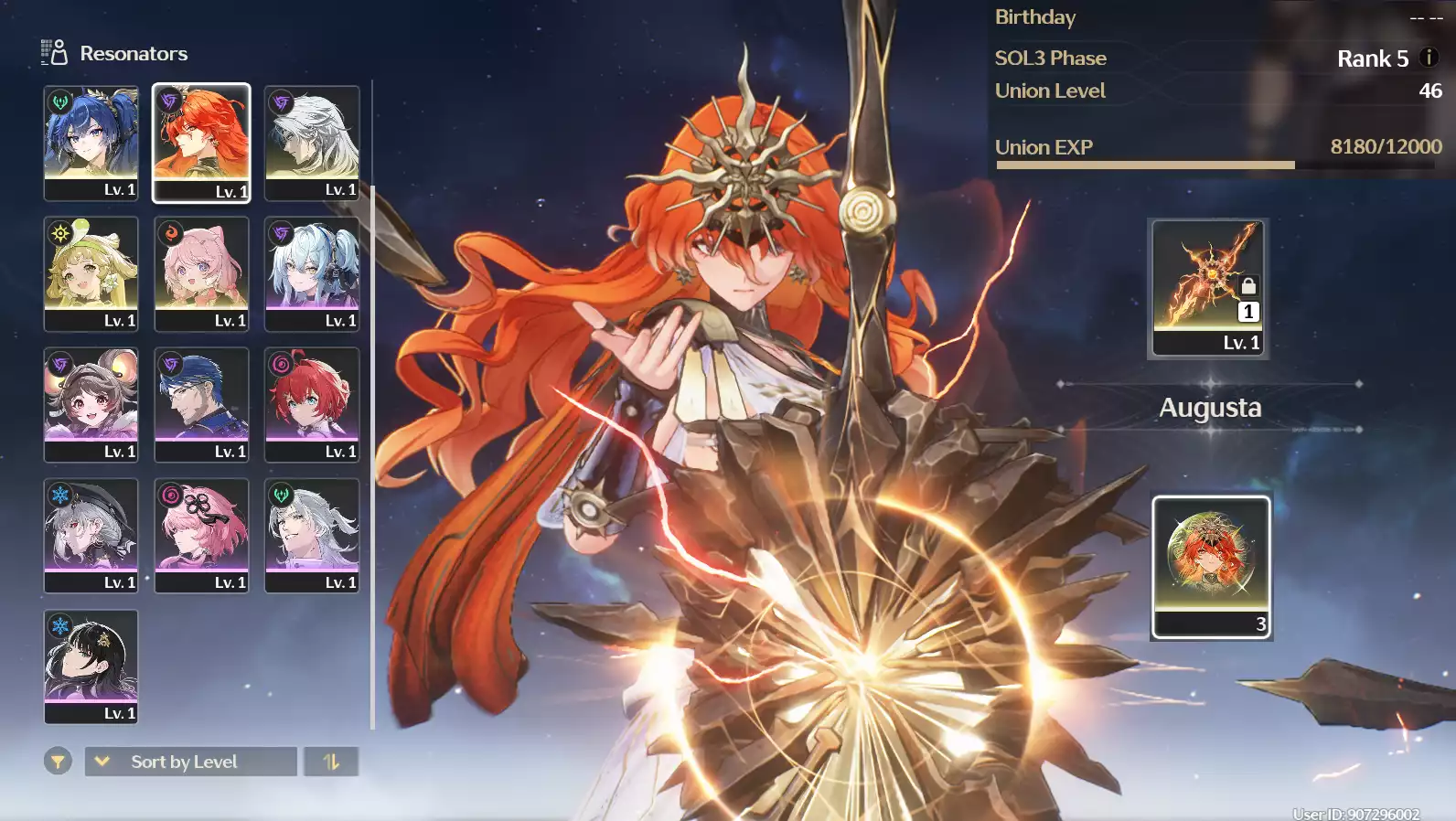Toggle the sort order arrows button
1456x821 pixels.
pos(331,761)
